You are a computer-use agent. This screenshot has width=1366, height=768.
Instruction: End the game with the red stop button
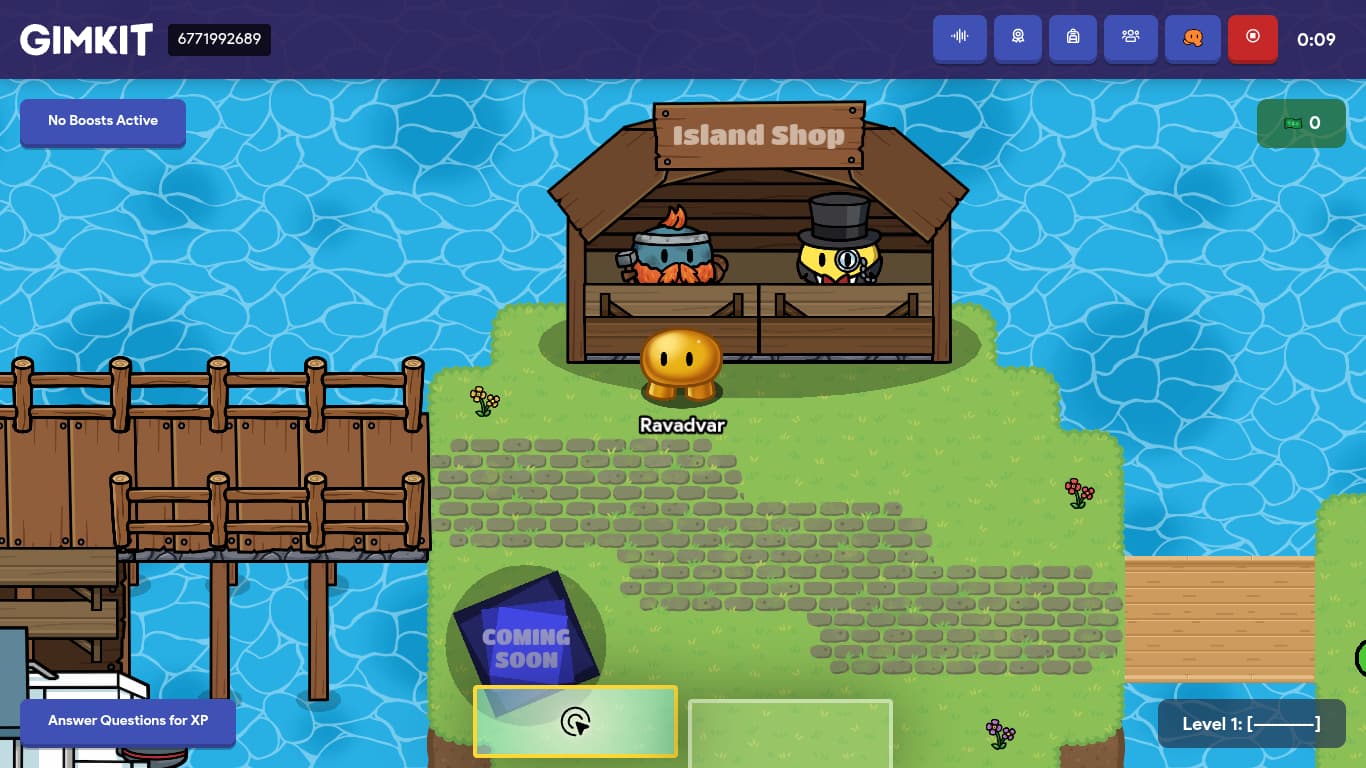[1253, 38]
